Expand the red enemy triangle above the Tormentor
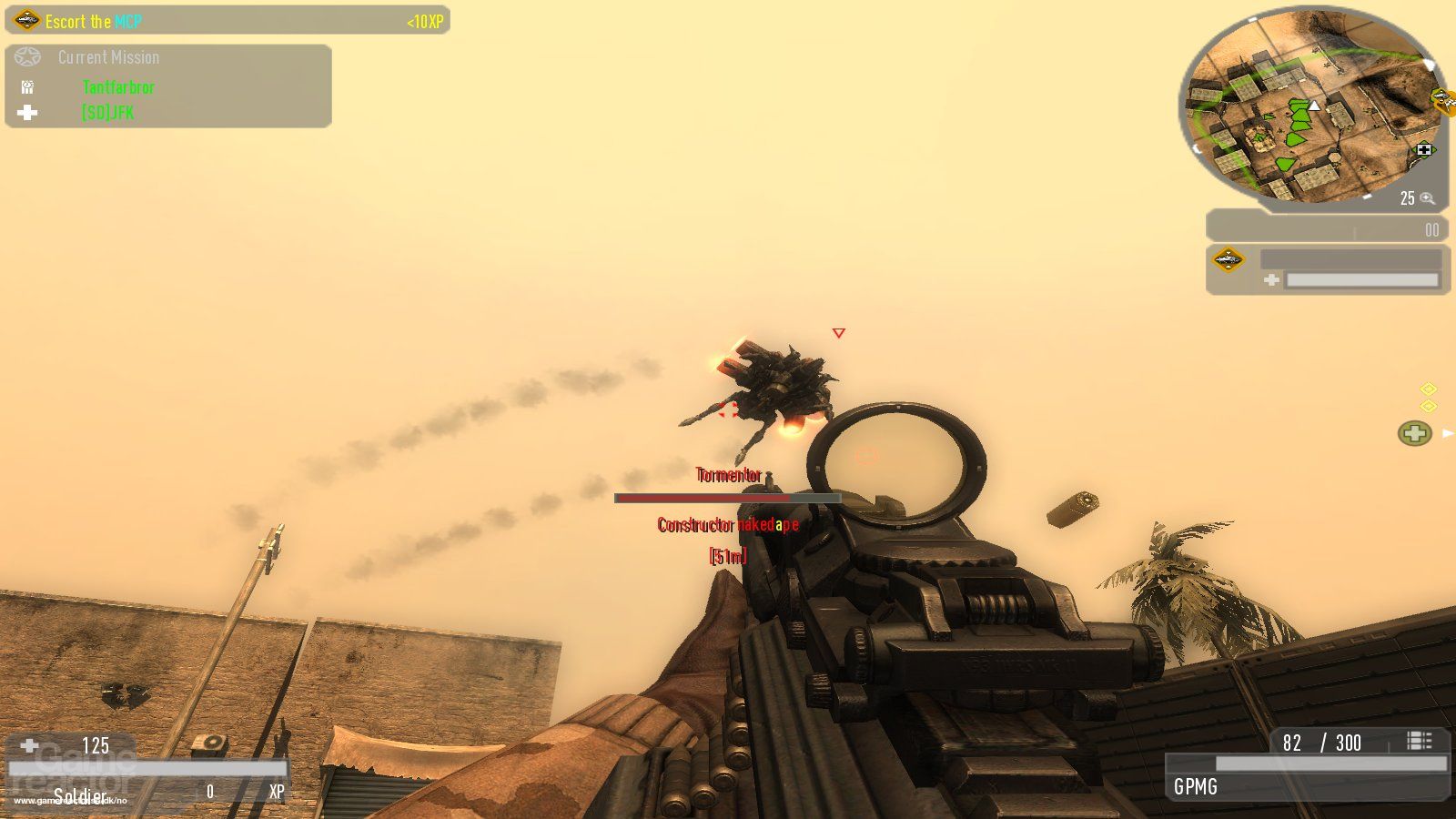This screenshot has width=1456, height=819. [837, 333]
